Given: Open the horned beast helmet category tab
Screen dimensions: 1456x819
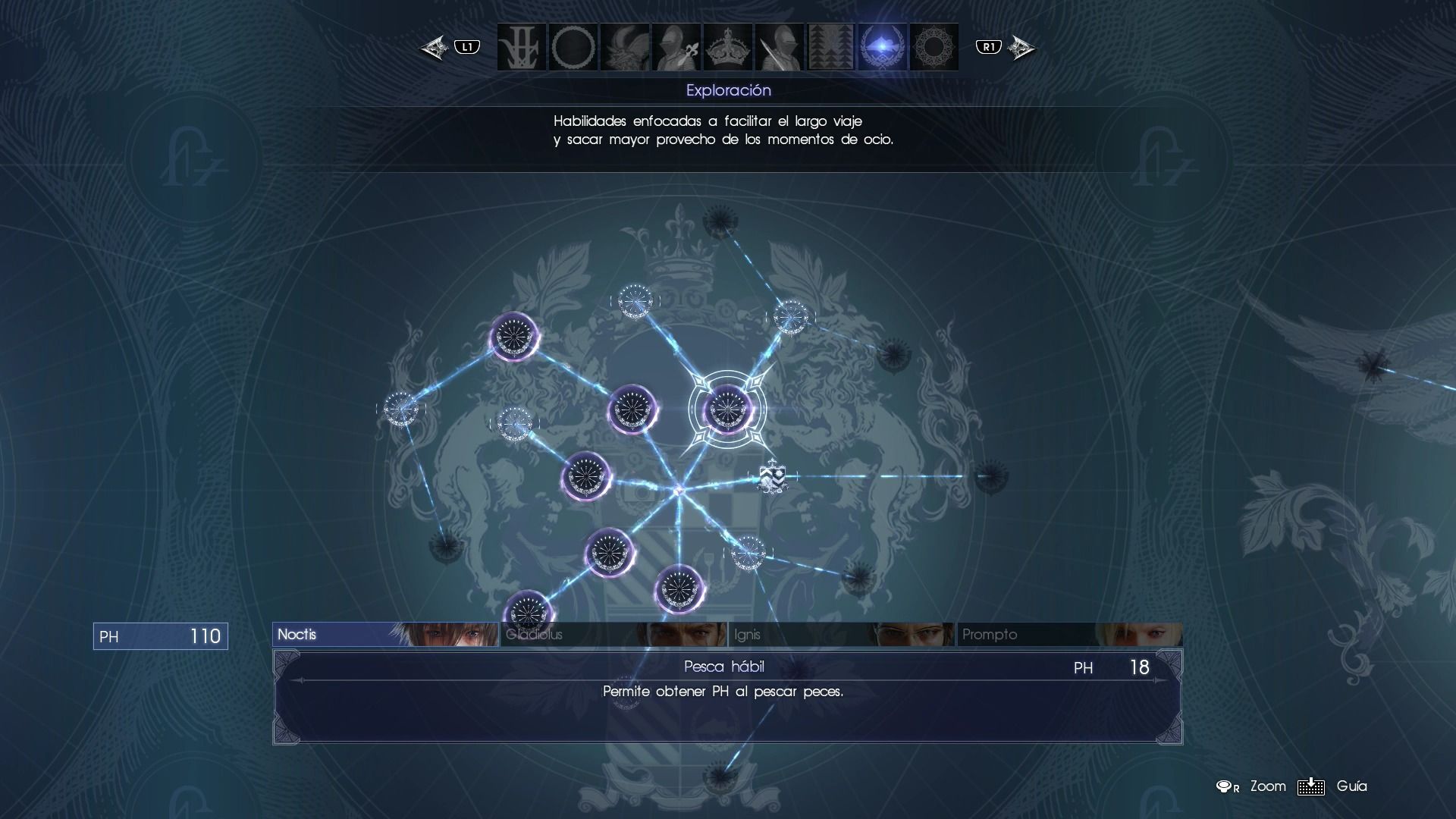Looking at the screenshot, I should [625, 47].
